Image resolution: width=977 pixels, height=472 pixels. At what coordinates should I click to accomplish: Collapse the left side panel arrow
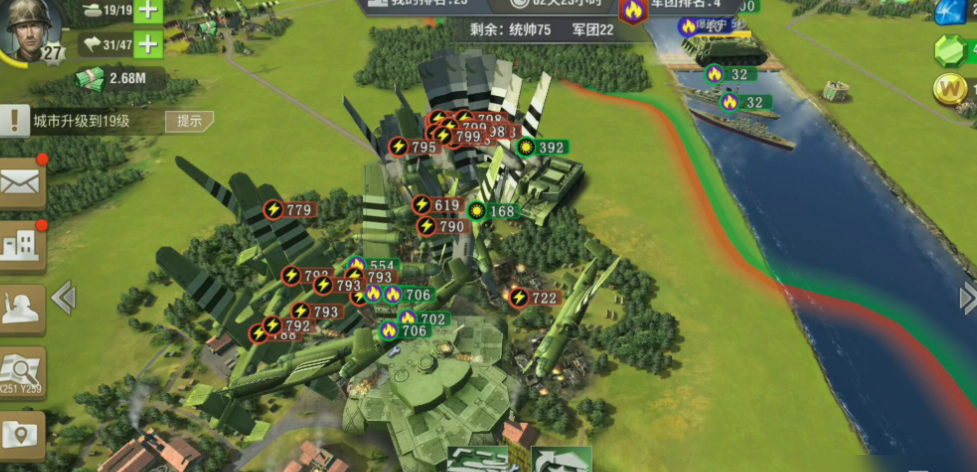pos(63,297)
